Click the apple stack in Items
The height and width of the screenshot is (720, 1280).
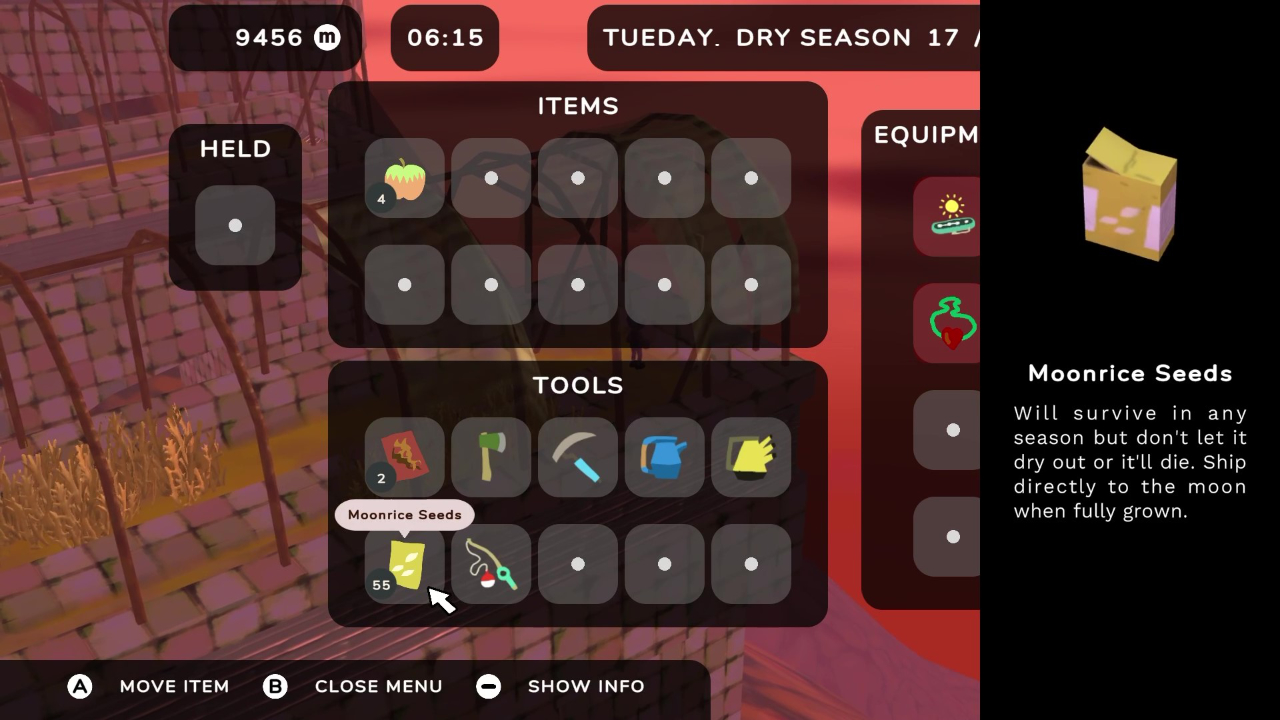404,178
